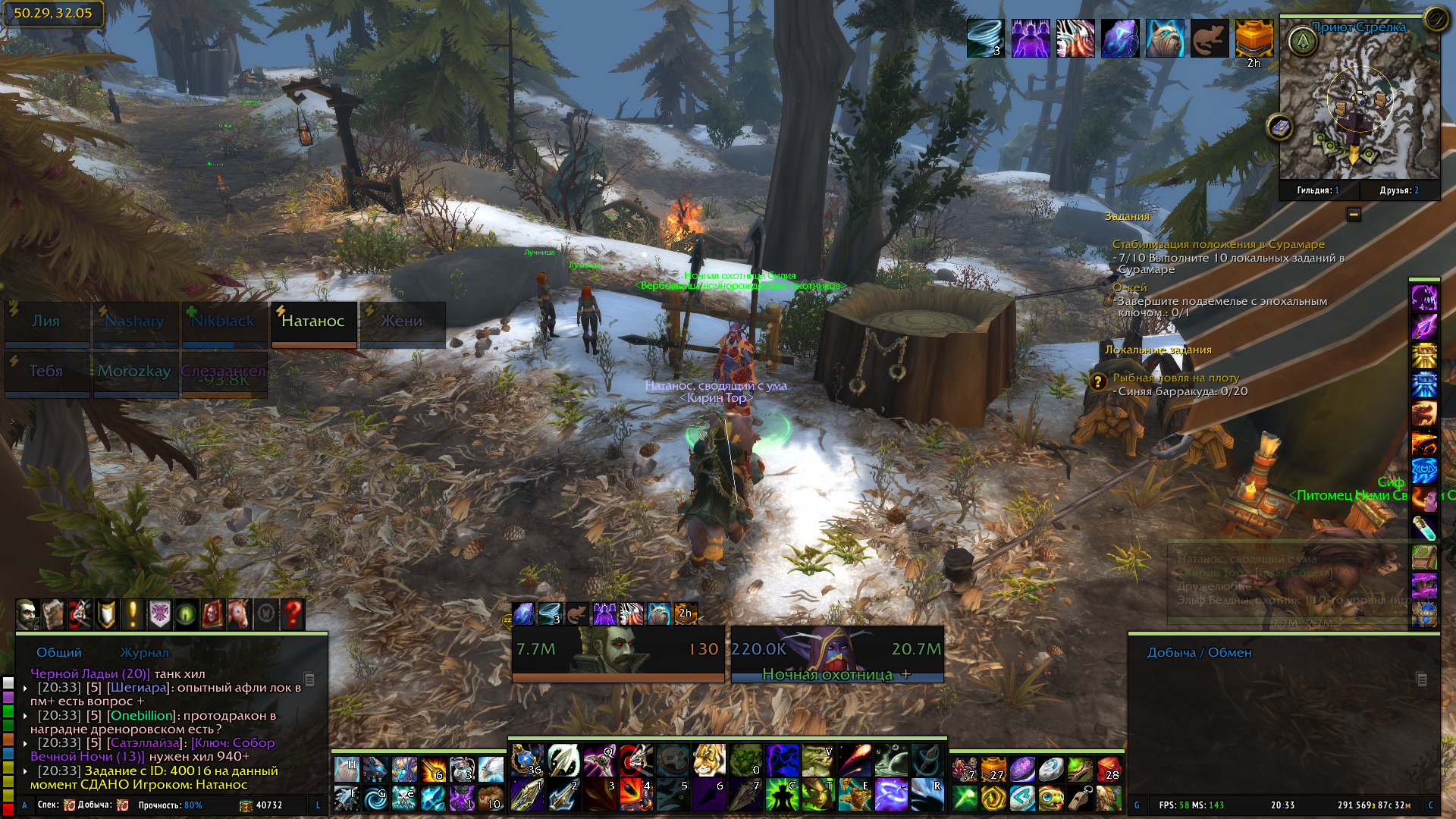Choose the Morozkay raid frame
This screenshot has width=1456, height=819.
click(x=135, y=373)
